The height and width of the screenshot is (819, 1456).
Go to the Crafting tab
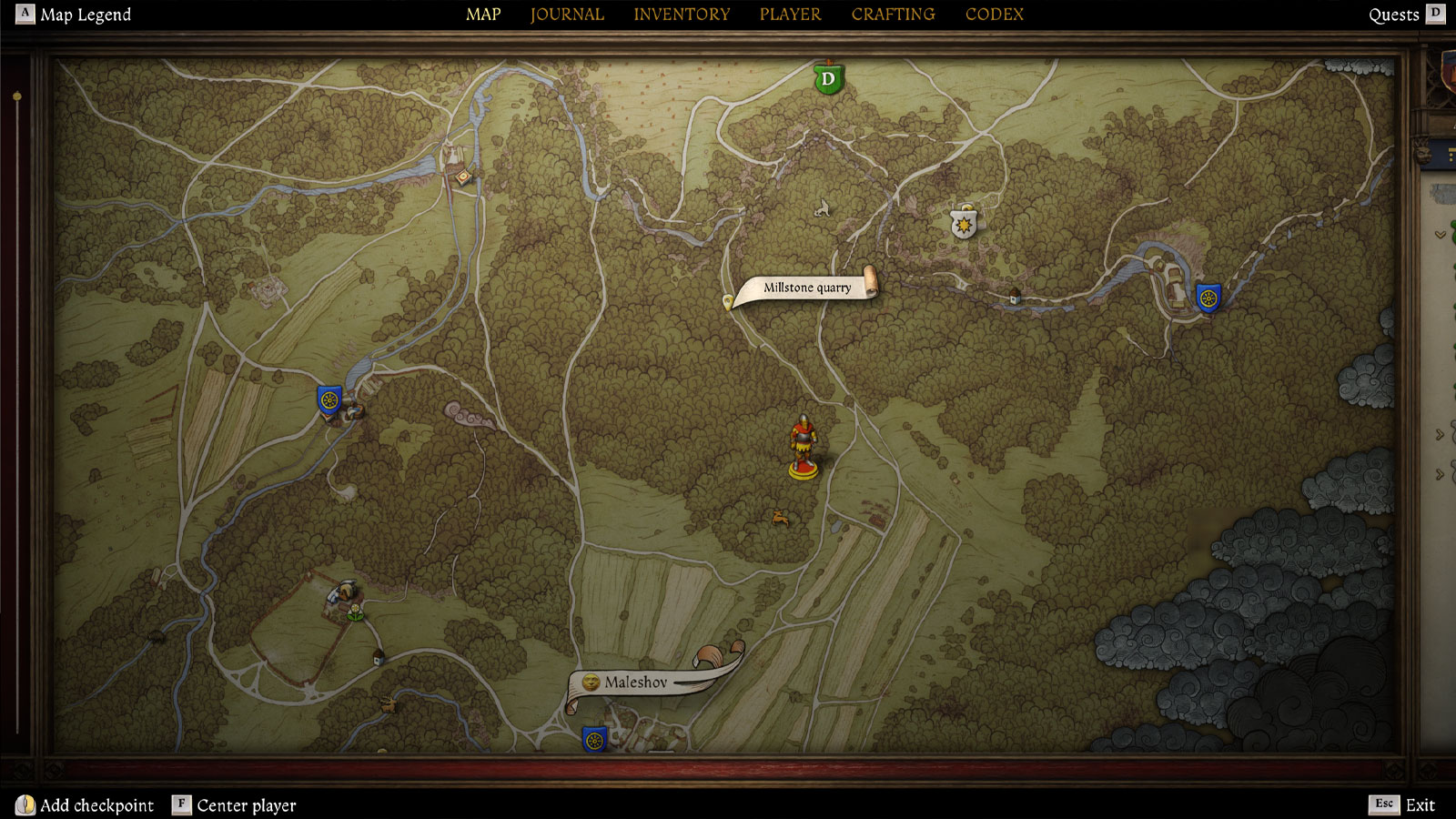(x=893, y=15)
